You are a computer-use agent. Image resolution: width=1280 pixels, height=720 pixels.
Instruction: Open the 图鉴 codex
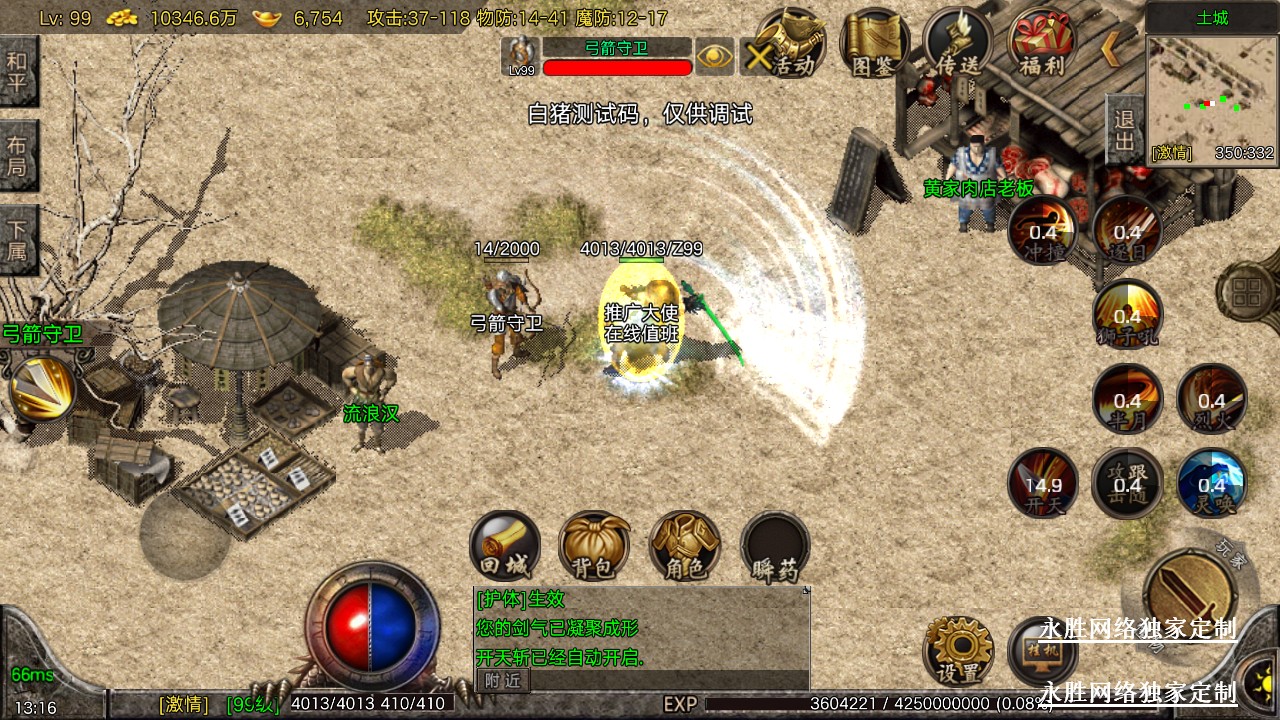[x=873, y=44]
